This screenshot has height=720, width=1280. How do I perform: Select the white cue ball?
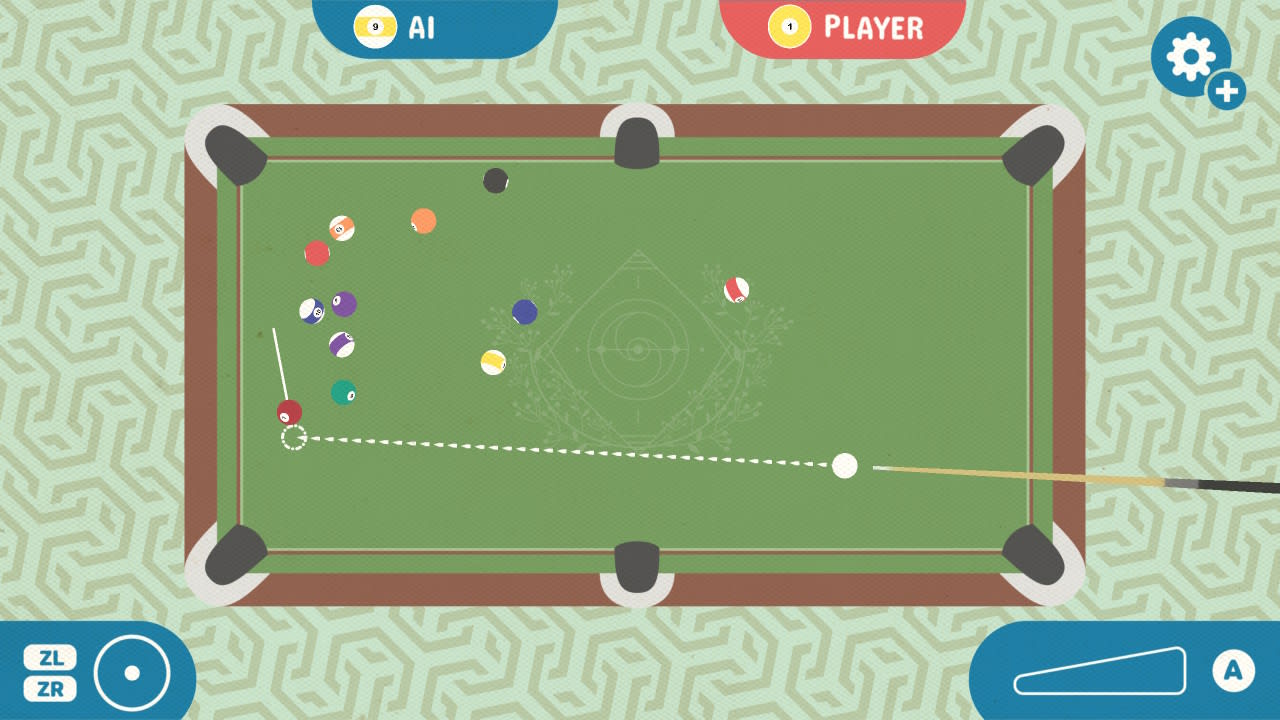point(844,466)
